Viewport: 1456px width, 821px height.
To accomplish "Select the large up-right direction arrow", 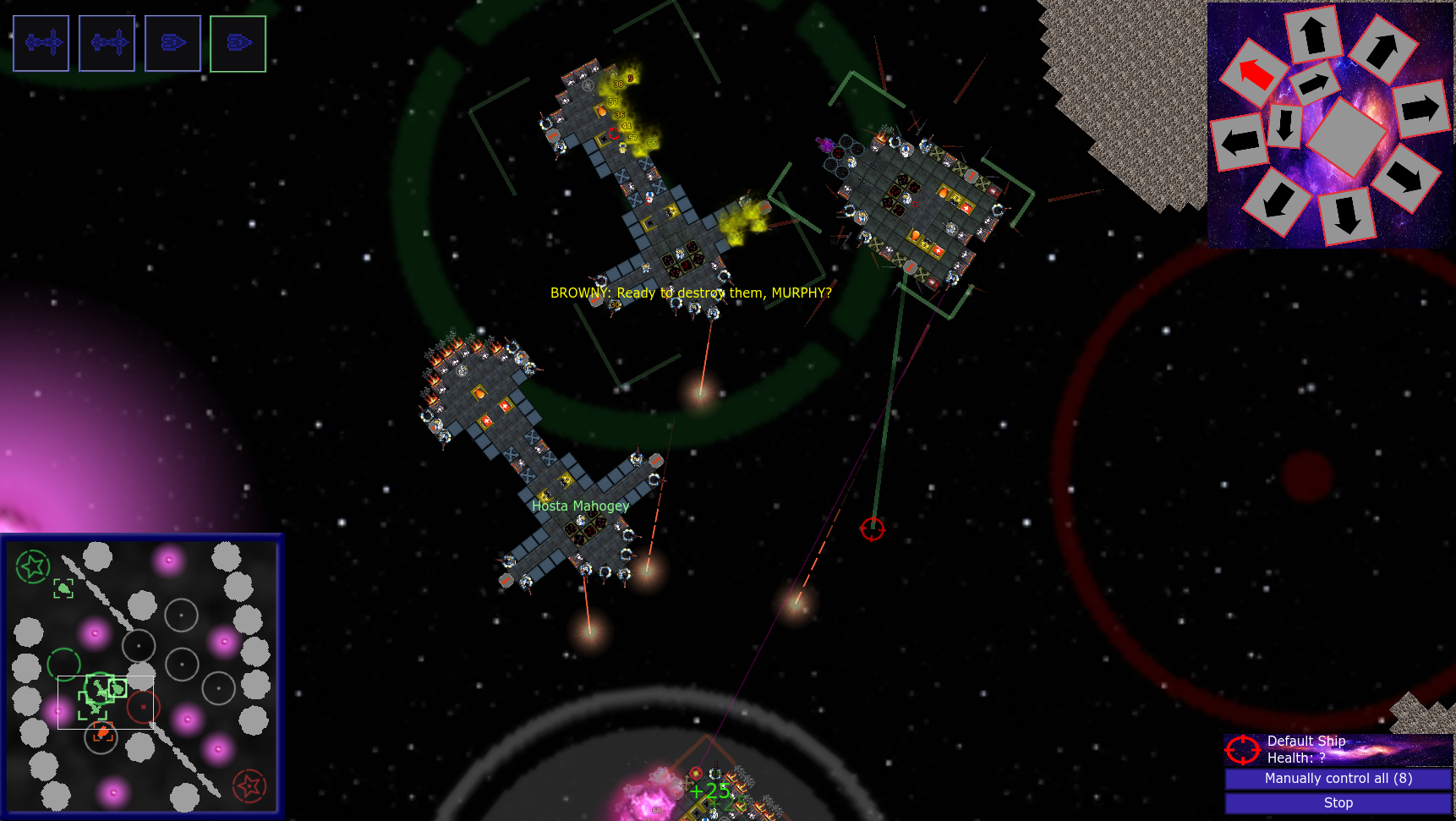I will (x=1382, y=50).
